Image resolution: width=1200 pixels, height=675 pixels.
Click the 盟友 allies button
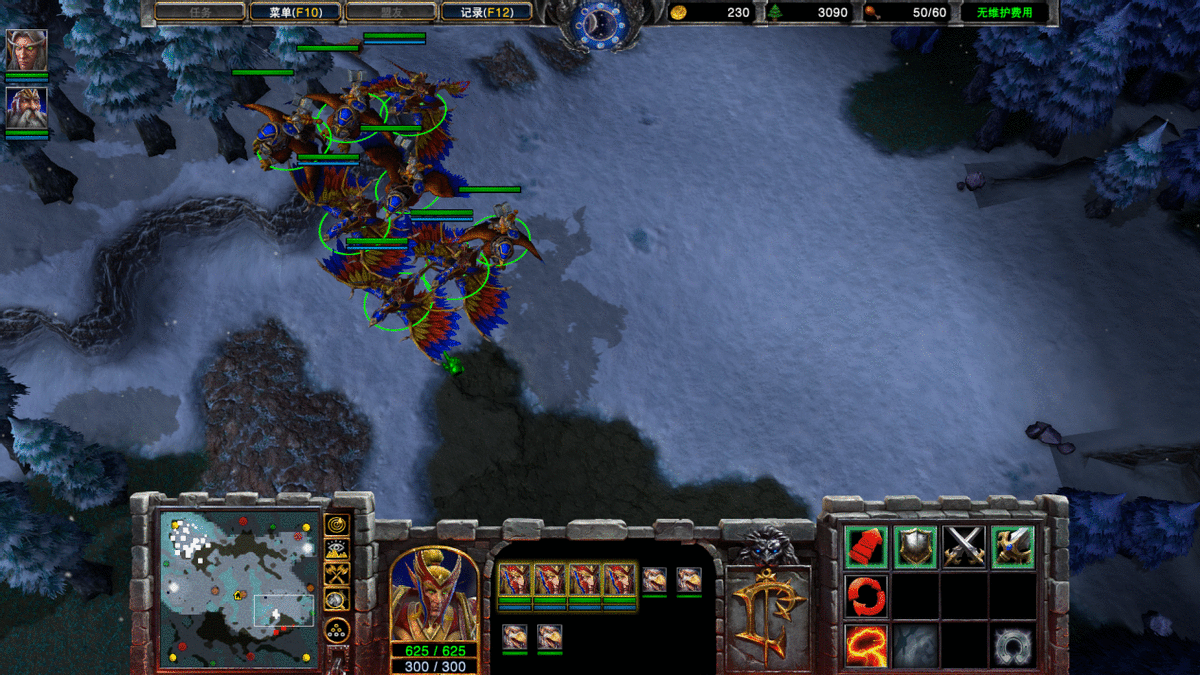click(x=391, y=12)
